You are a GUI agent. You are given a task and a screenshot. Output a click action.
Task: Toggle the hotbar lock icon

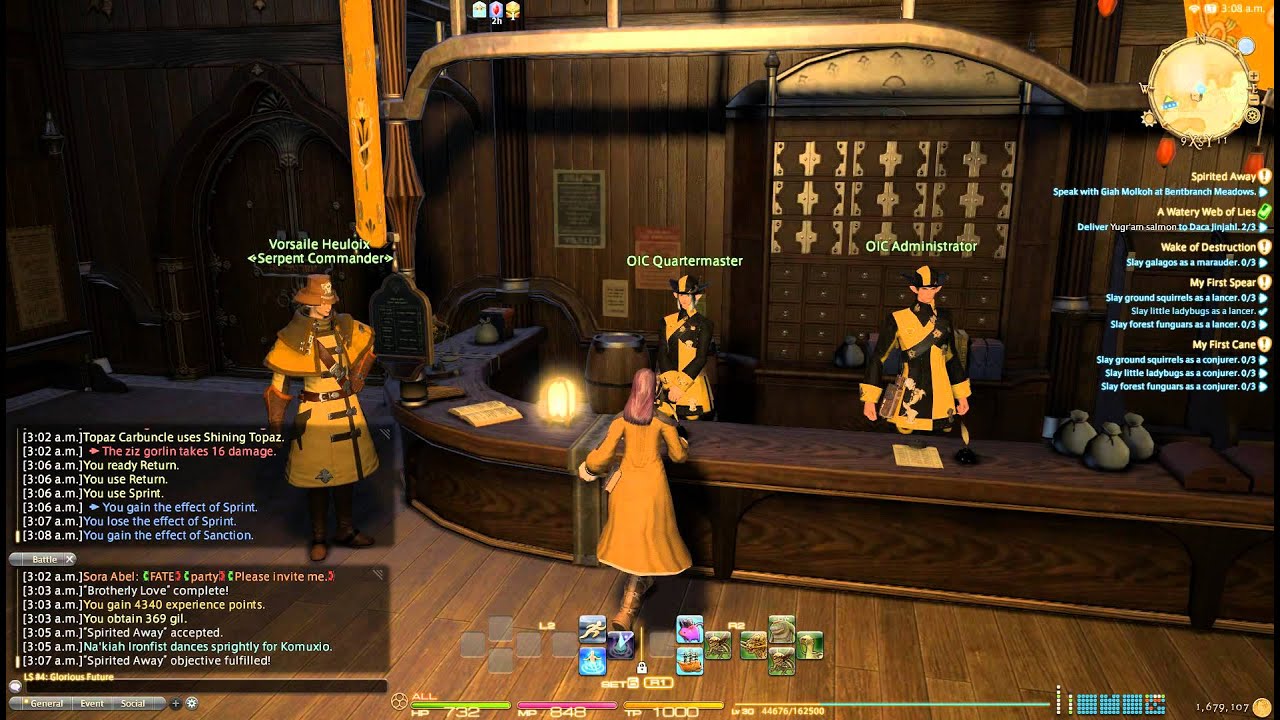pyautogui.click(x=641, y=667)
